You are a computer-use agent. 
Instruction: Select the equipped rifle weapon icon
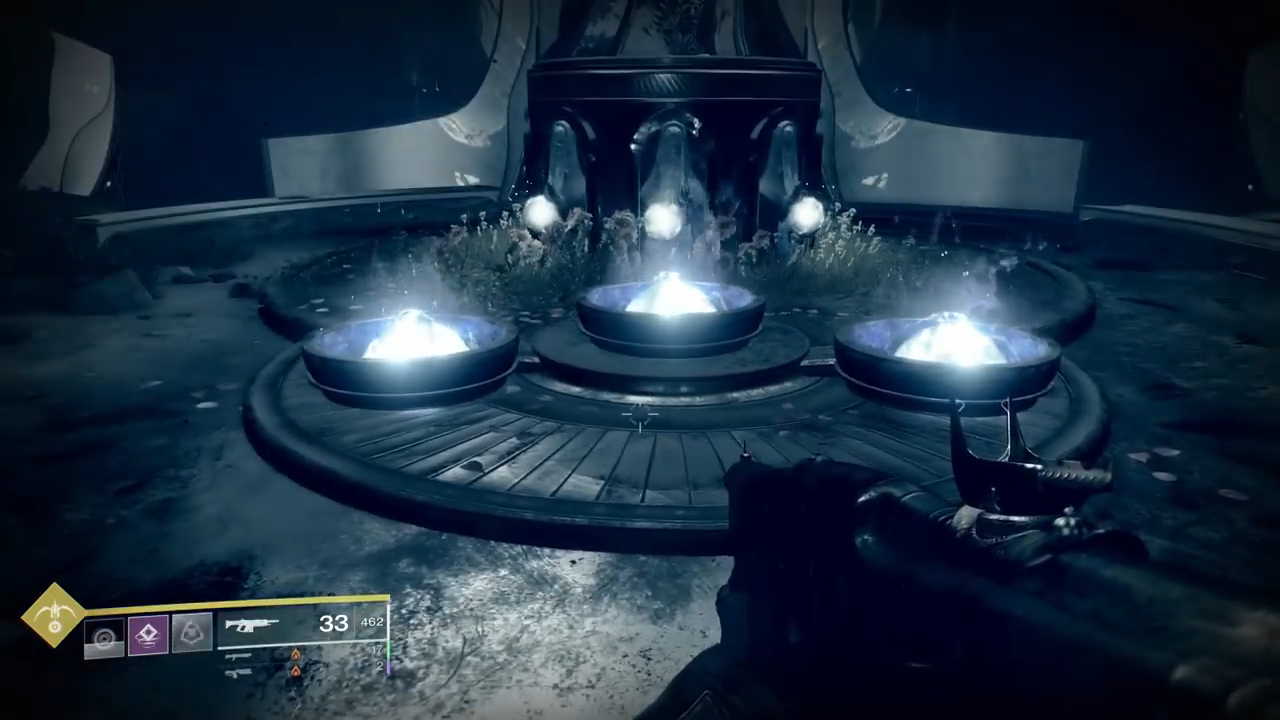(x=251, y=625)
